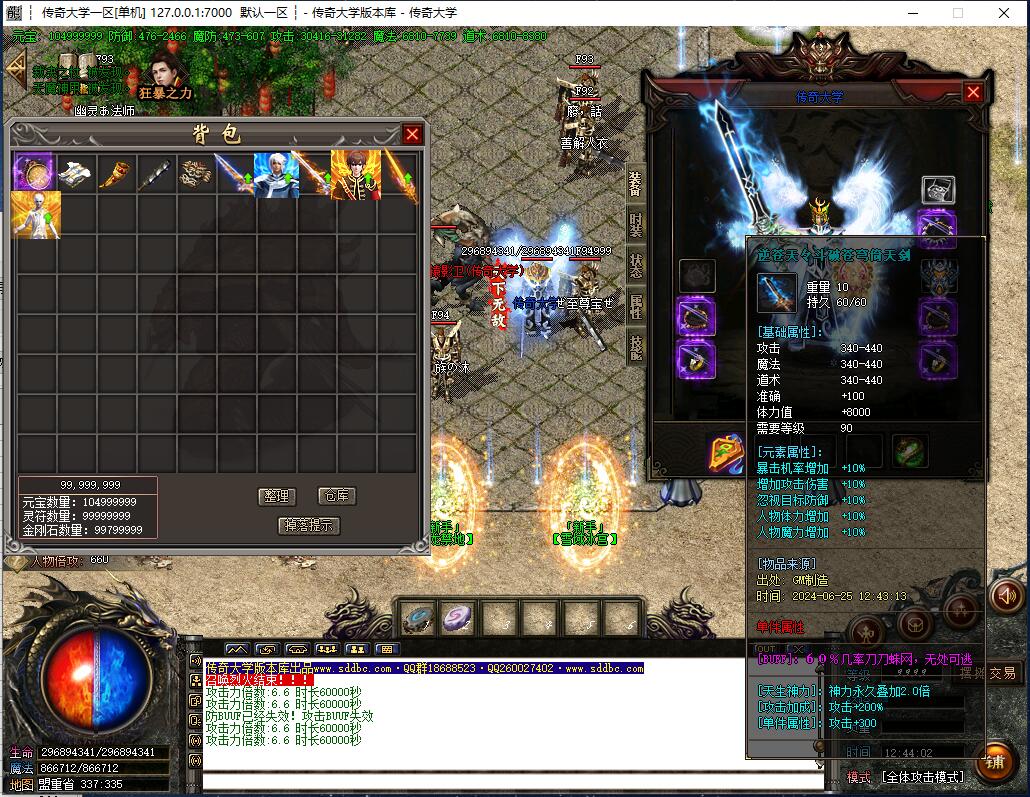The width and height of the screenshot is (1030, 797).
Task: Open the 仓库 warehouse
Action: (x=337, y=496)
